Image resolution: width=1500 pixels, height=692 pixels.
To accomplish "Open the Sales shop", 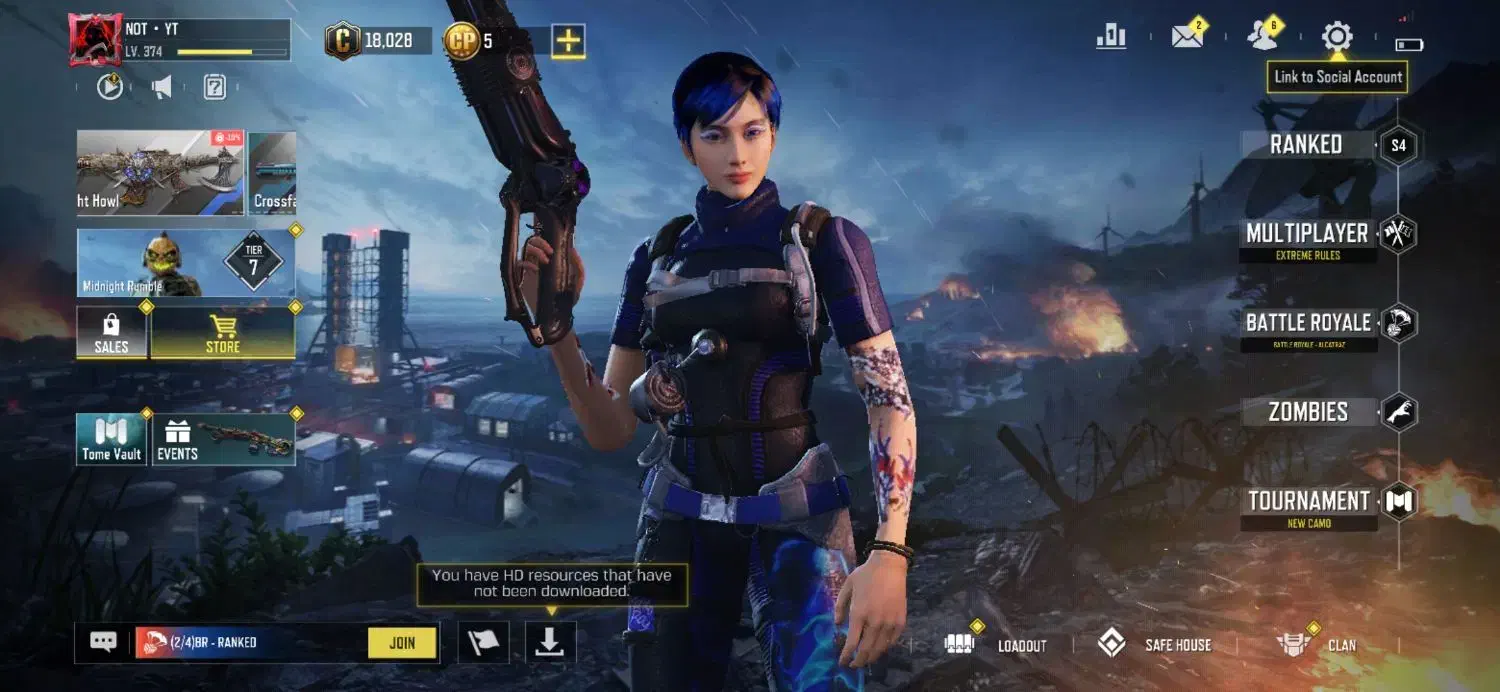I will click(111, 333).
